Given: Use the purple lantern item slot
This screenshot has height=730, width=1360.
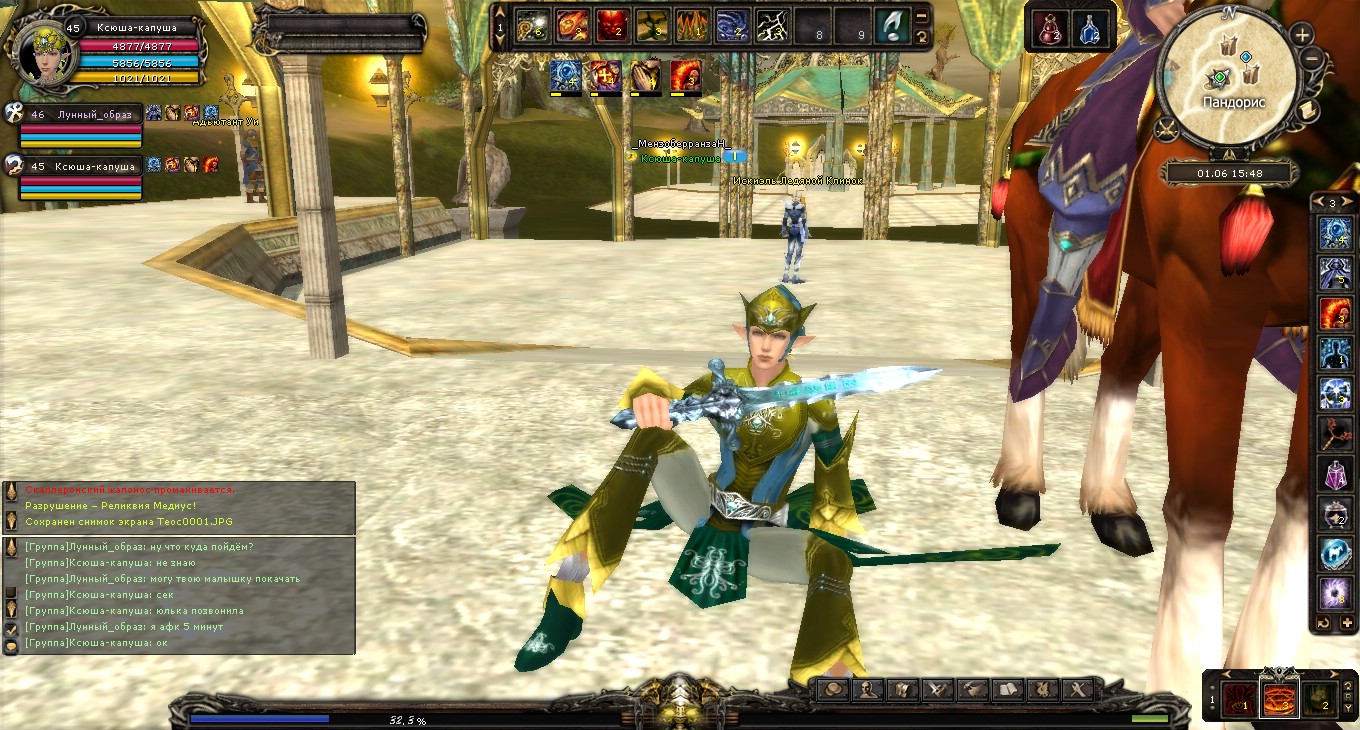Looking at the screenshot, I should click(1336, 473).
